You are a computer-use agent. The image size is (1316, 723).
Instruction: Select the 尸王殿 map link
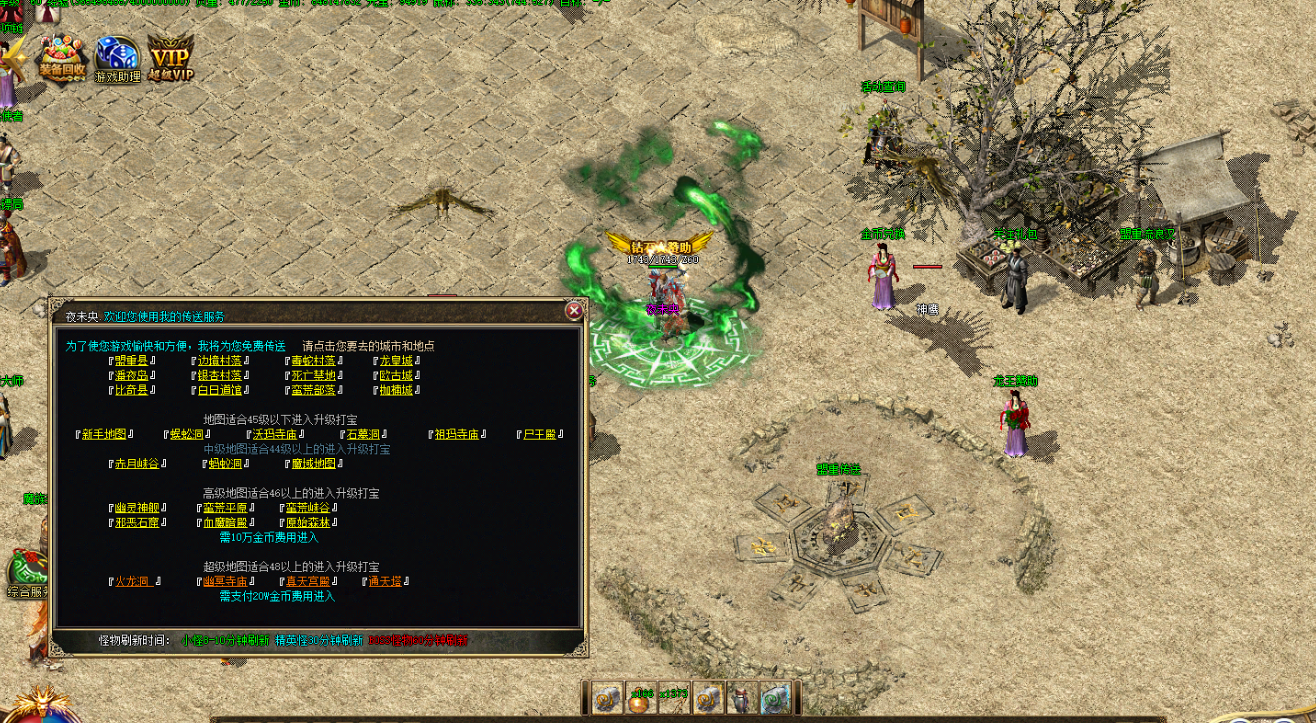click(541, 435)
